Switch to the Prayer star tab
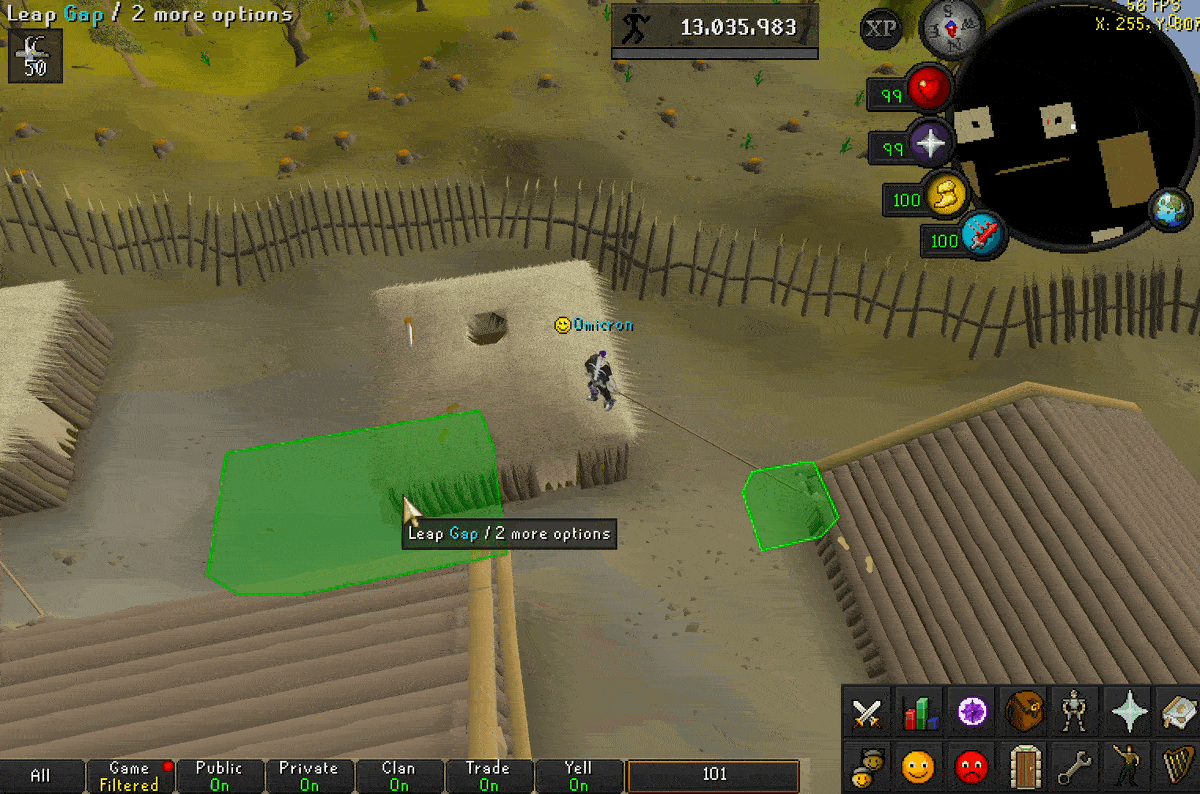This screenshot has width=1200, height=794. tap(1130, 712)
